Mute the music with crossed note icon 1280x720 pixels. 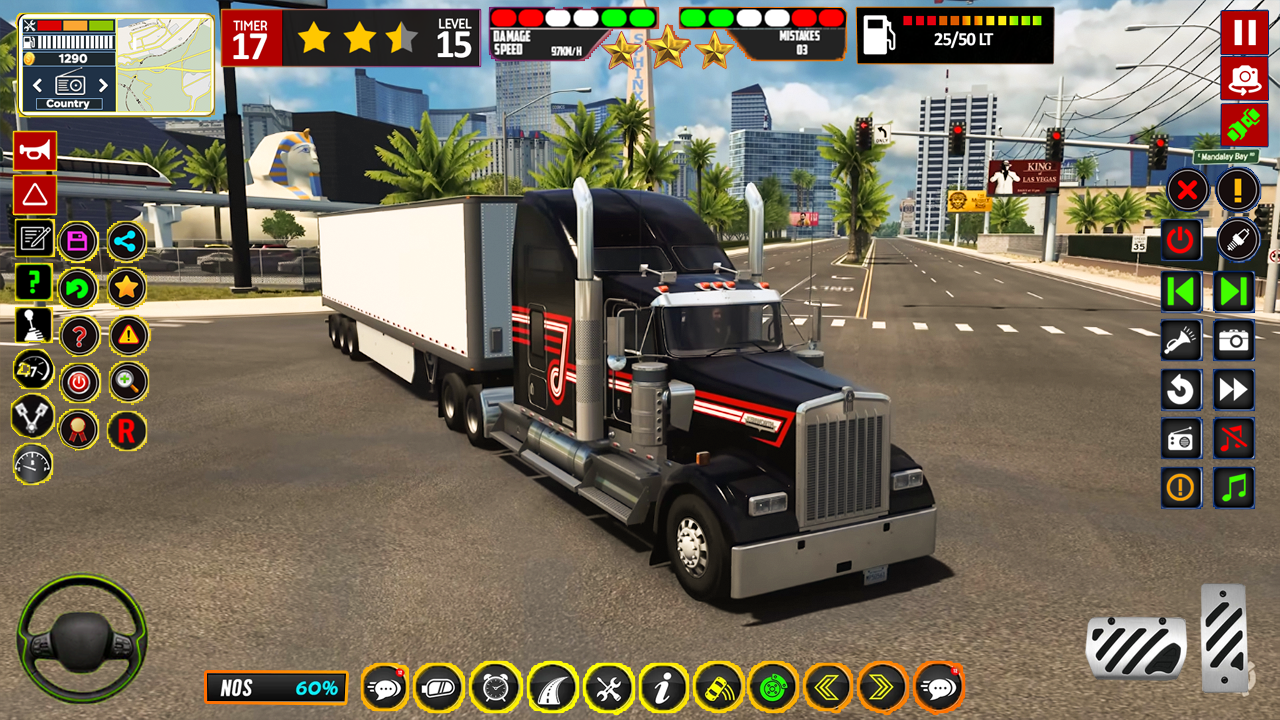pyautogui.click(x=1233, y=440)
